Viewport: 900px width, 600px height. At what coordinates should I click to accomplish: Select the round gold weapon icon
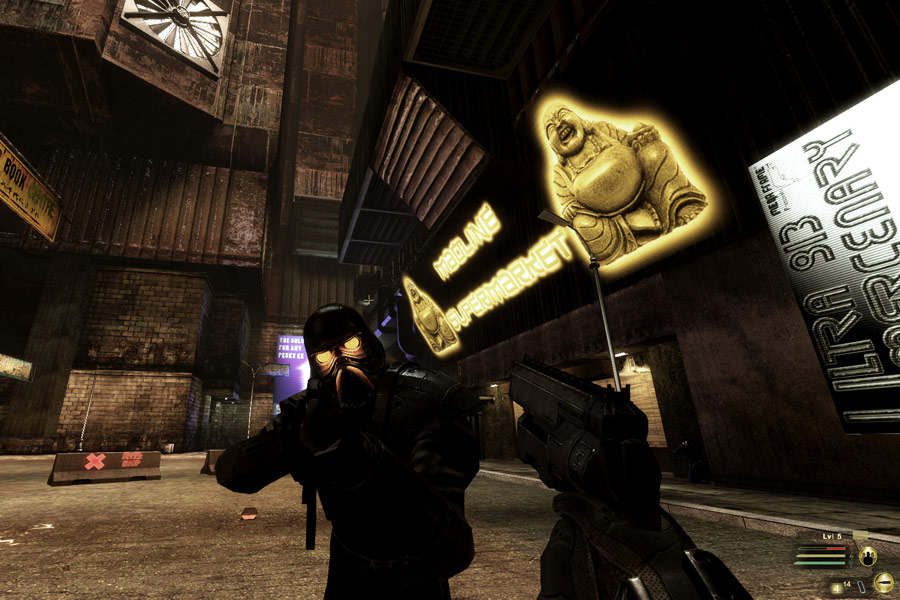[883, 582]
